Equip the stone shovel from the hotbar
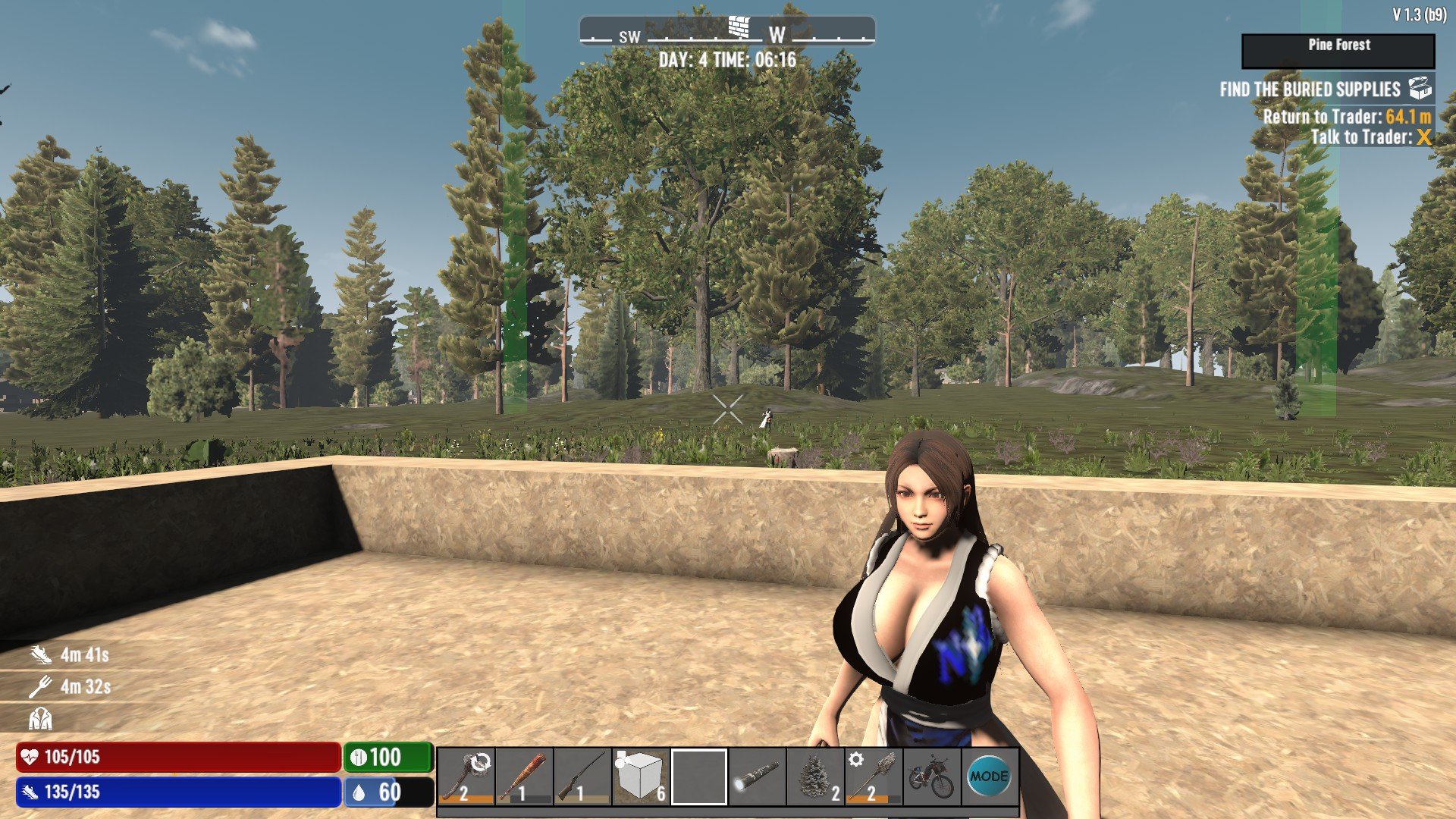Screen dimensions: 1456x819 (874, 777)
